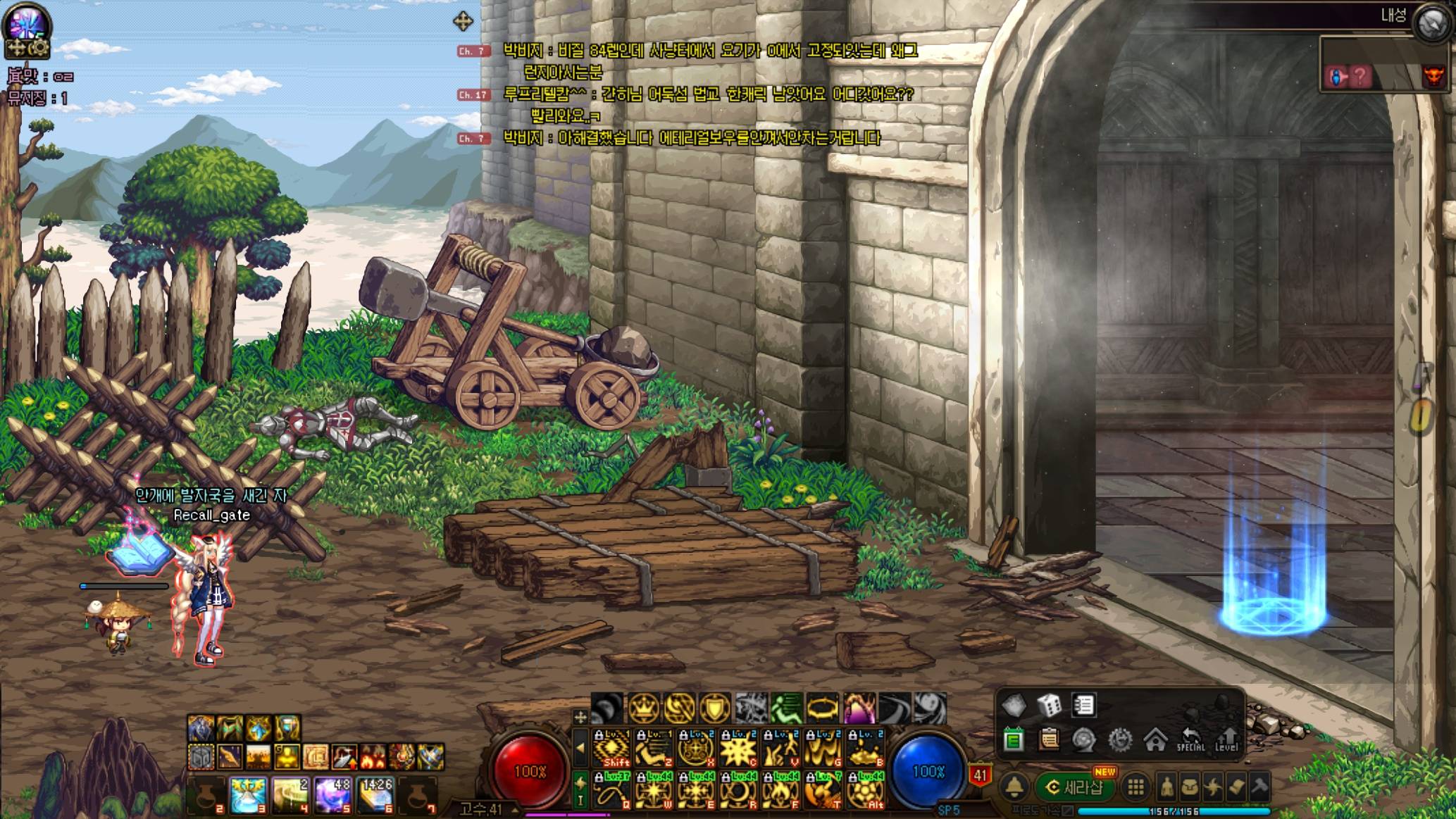1456x819 pixels.
Task: Click the house icon
Action: point(1155,740)
